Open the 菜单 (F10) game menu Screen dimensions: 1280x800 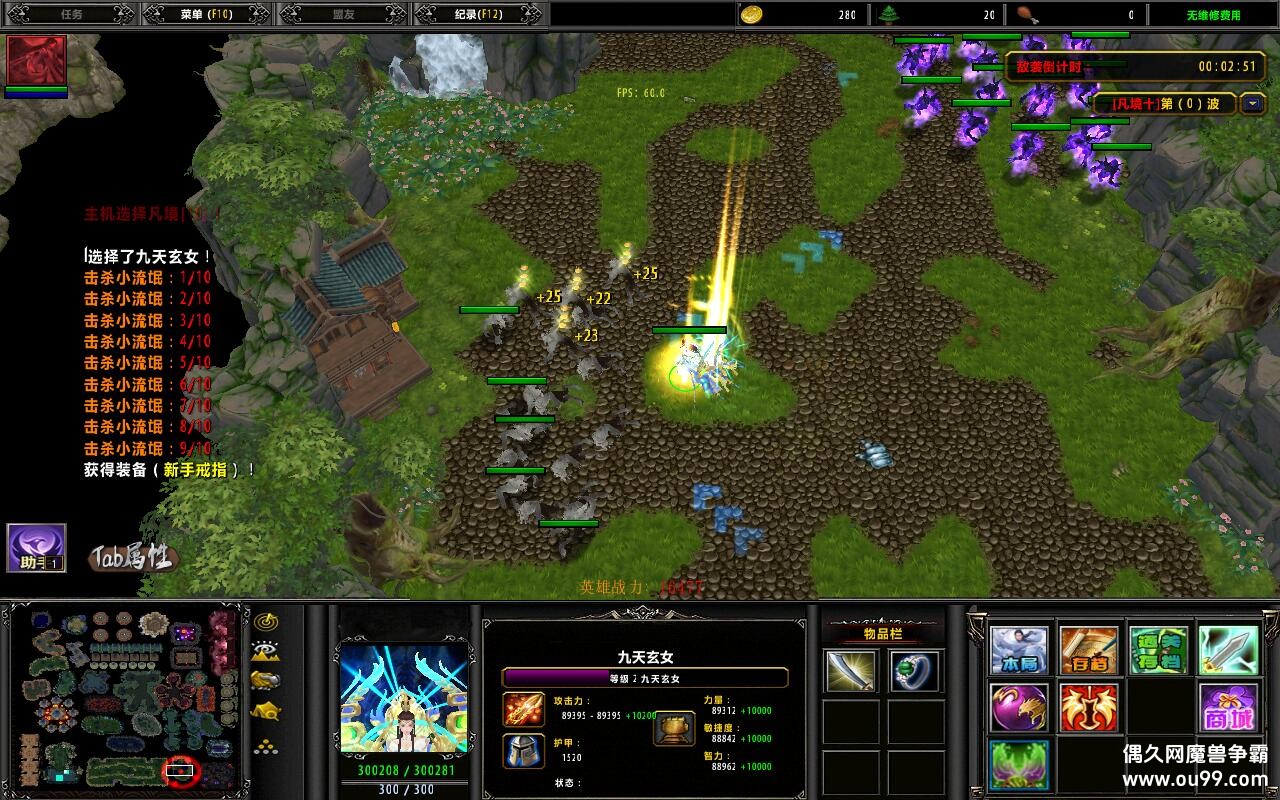(205, 14)
